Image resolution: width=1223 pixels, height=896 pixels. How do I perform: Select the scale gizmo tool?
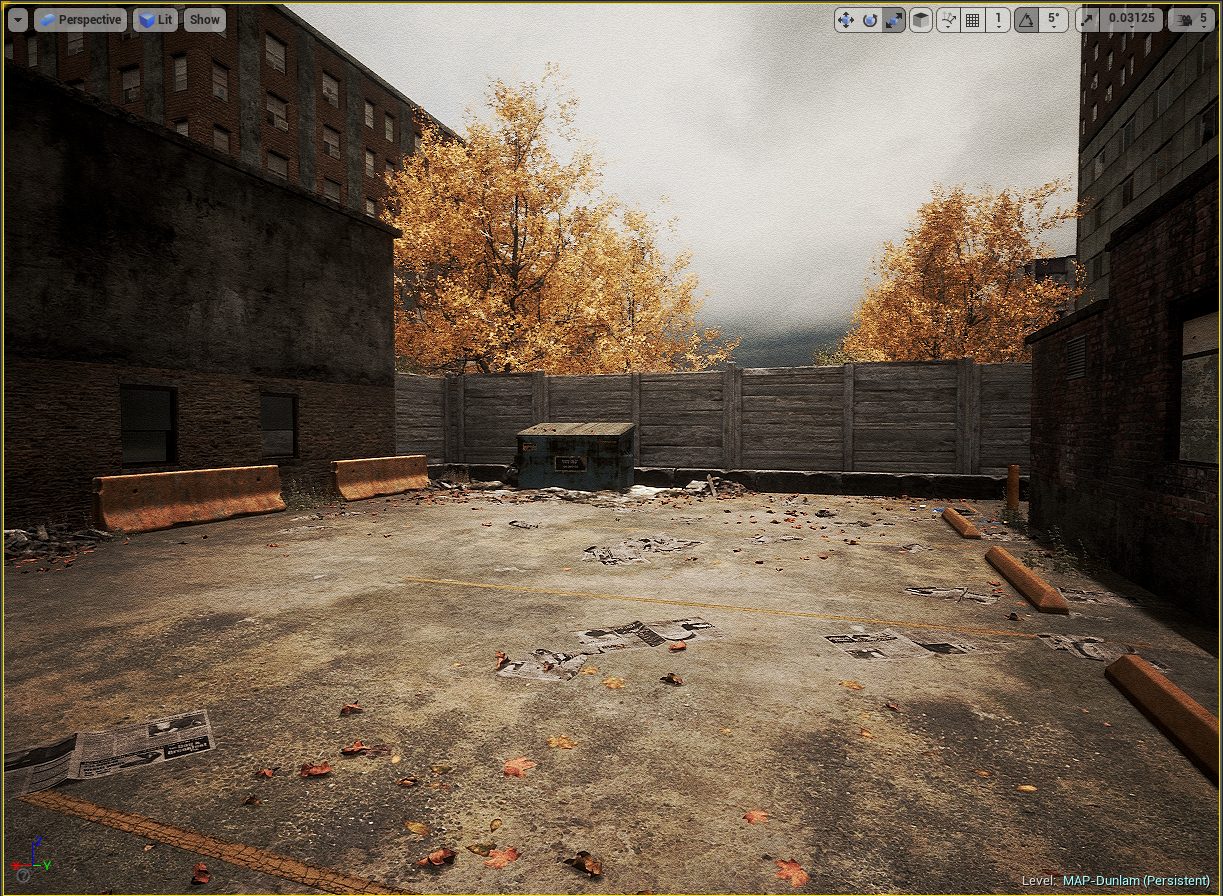894,19
